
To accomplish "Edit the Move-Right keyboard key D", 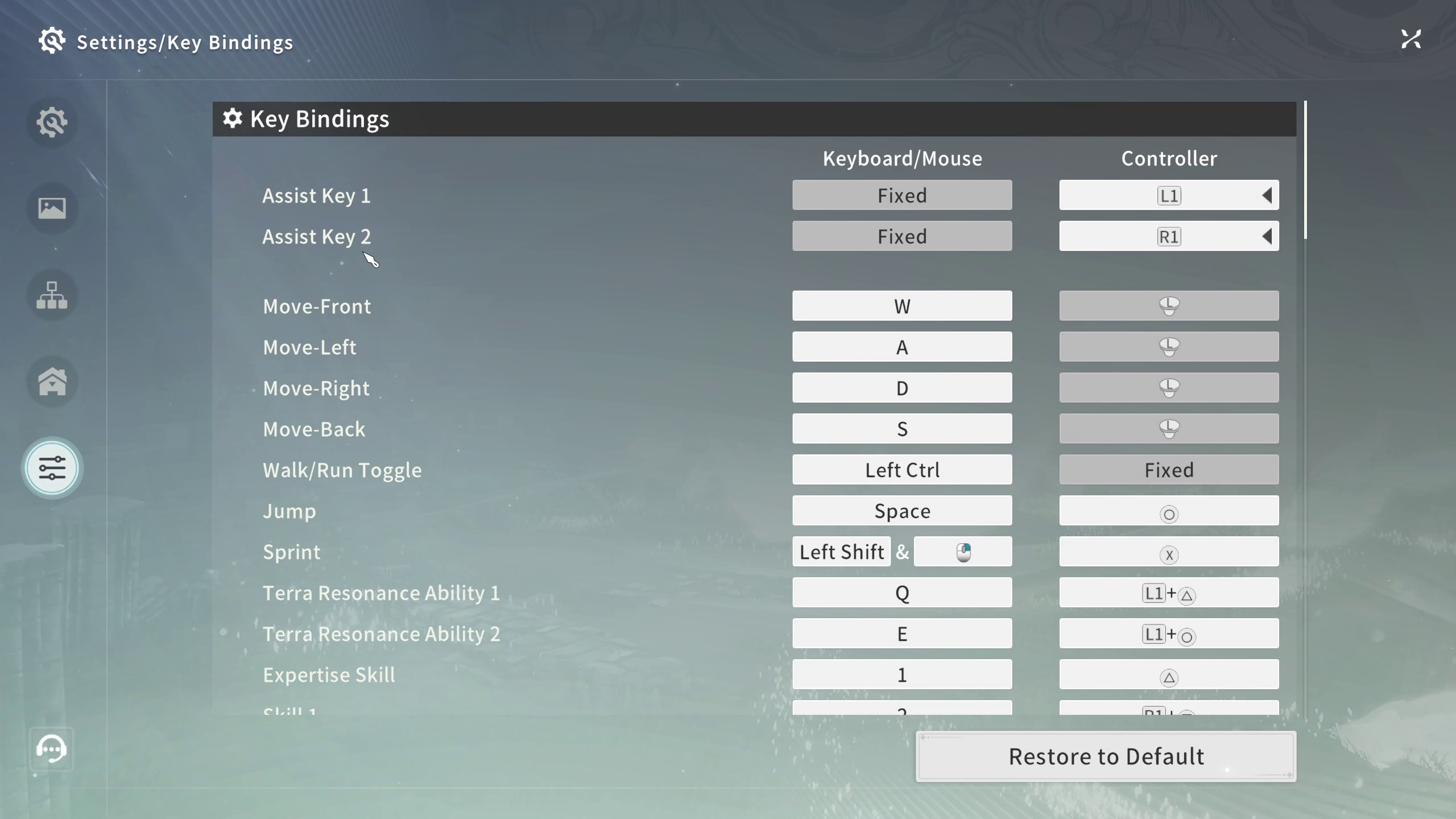I will click(x=902, y=388).
